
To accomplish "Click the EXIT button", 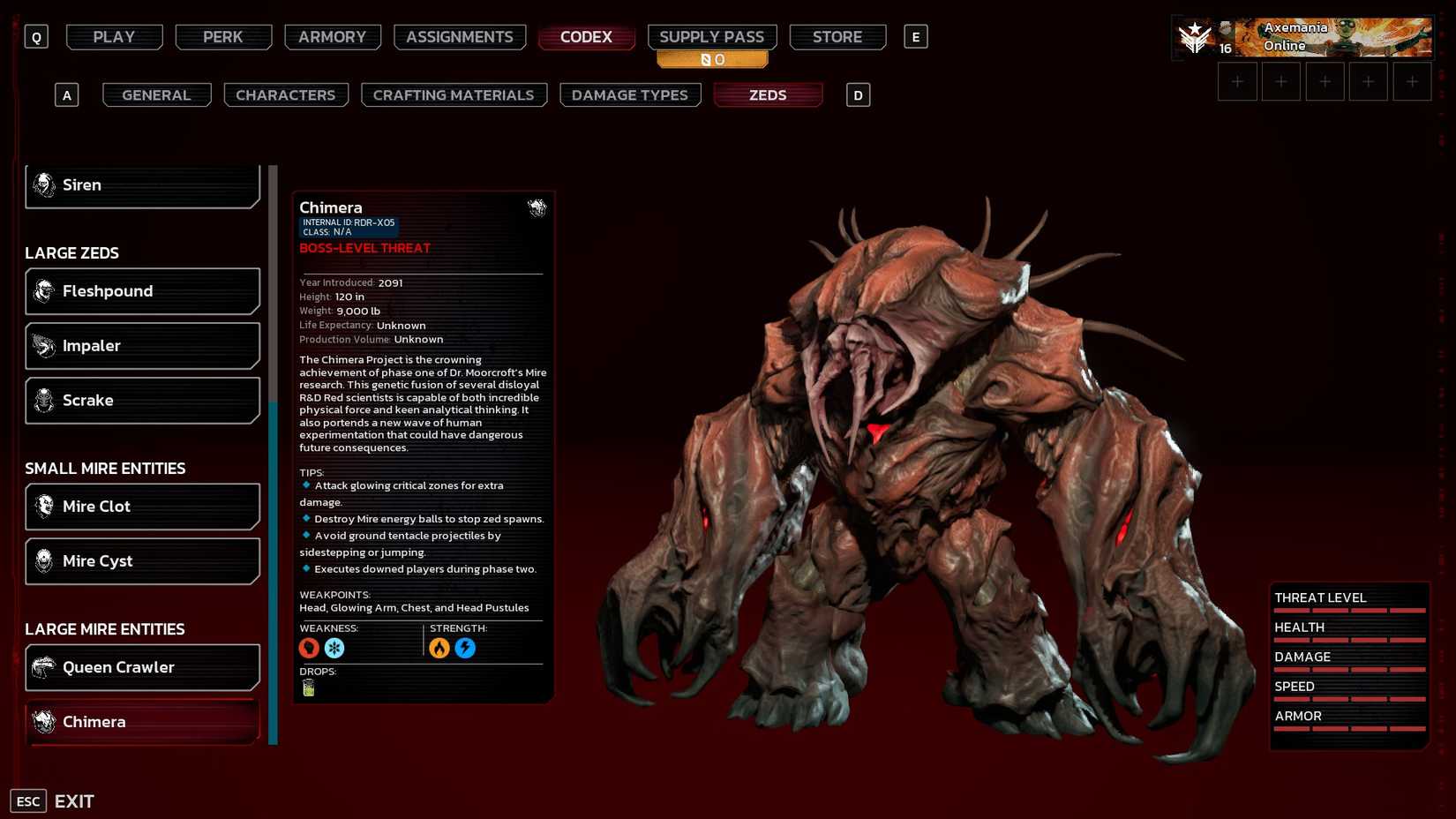I will coord(75,800).
